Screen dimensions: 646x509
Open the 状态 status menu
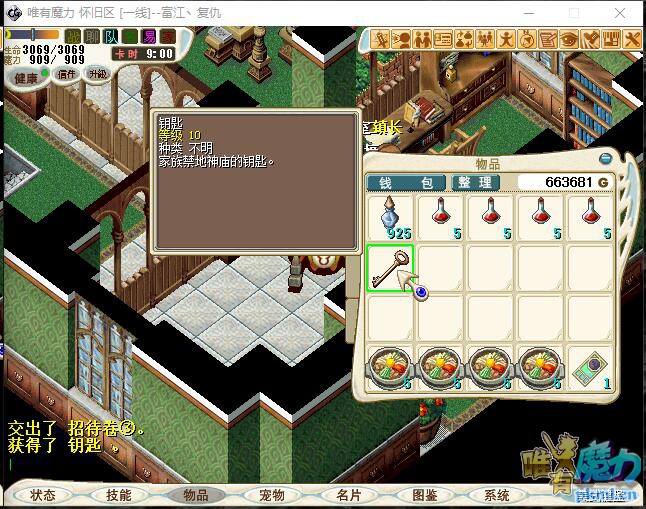tap(43, 495)
